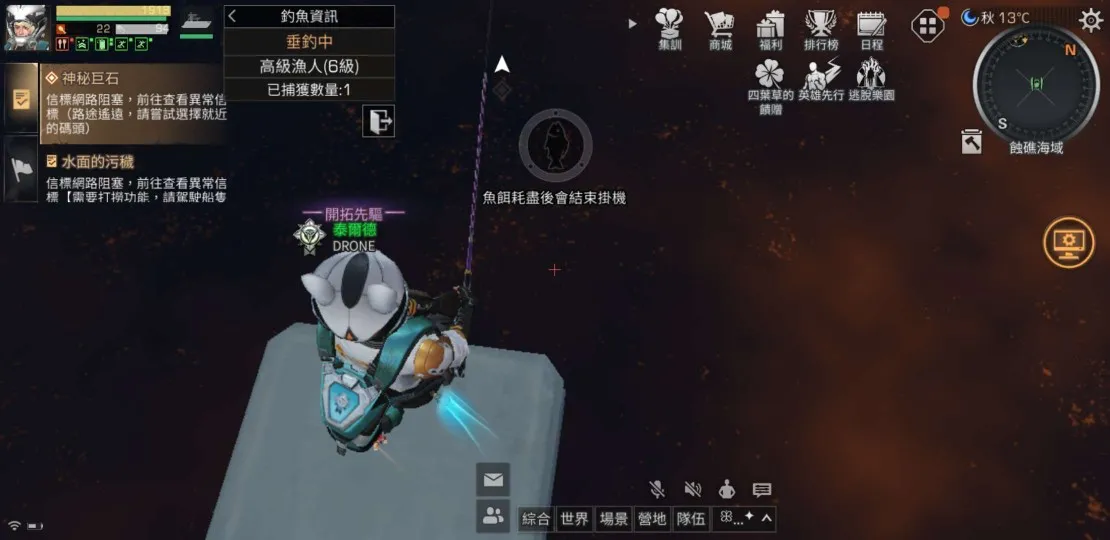
Task: Toggle the muted microphone icon
Action: (657, 489)
